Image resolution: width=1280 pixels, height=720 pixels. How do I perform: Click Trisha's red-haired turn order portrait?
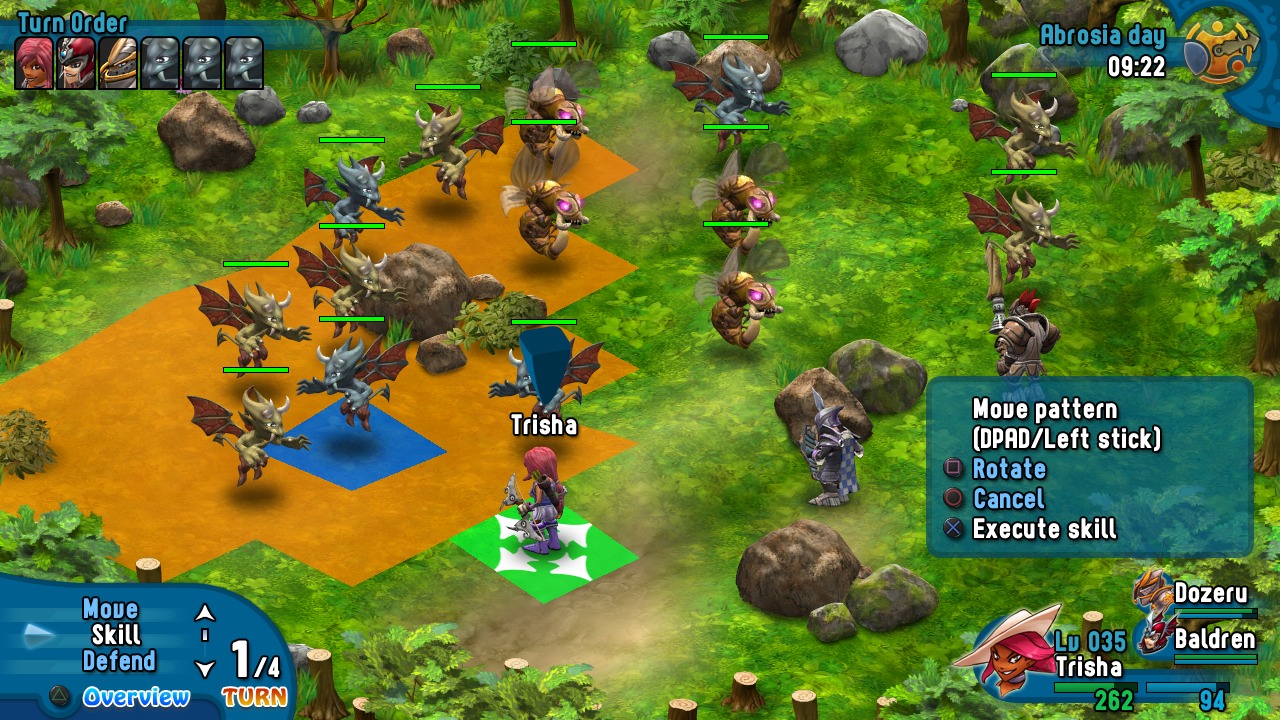tap(35, 63)
